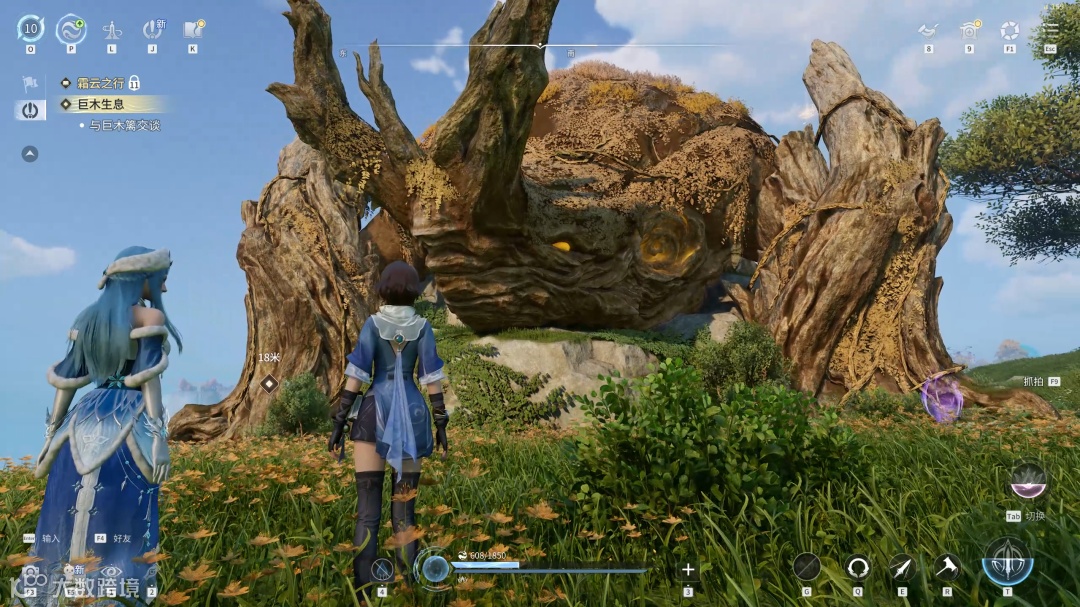1080x607 pixels.
Task: Open the level 10 ring icon
Action: 30,28
